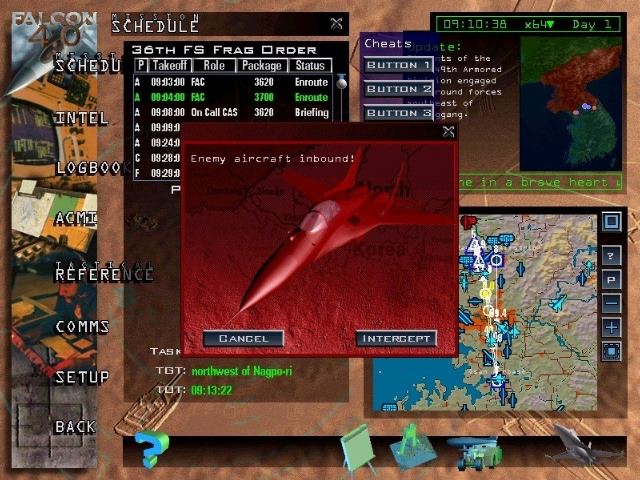The image size is (640, 480).
Task: Open the Comms menu
Action: click(x=82, y=327)
